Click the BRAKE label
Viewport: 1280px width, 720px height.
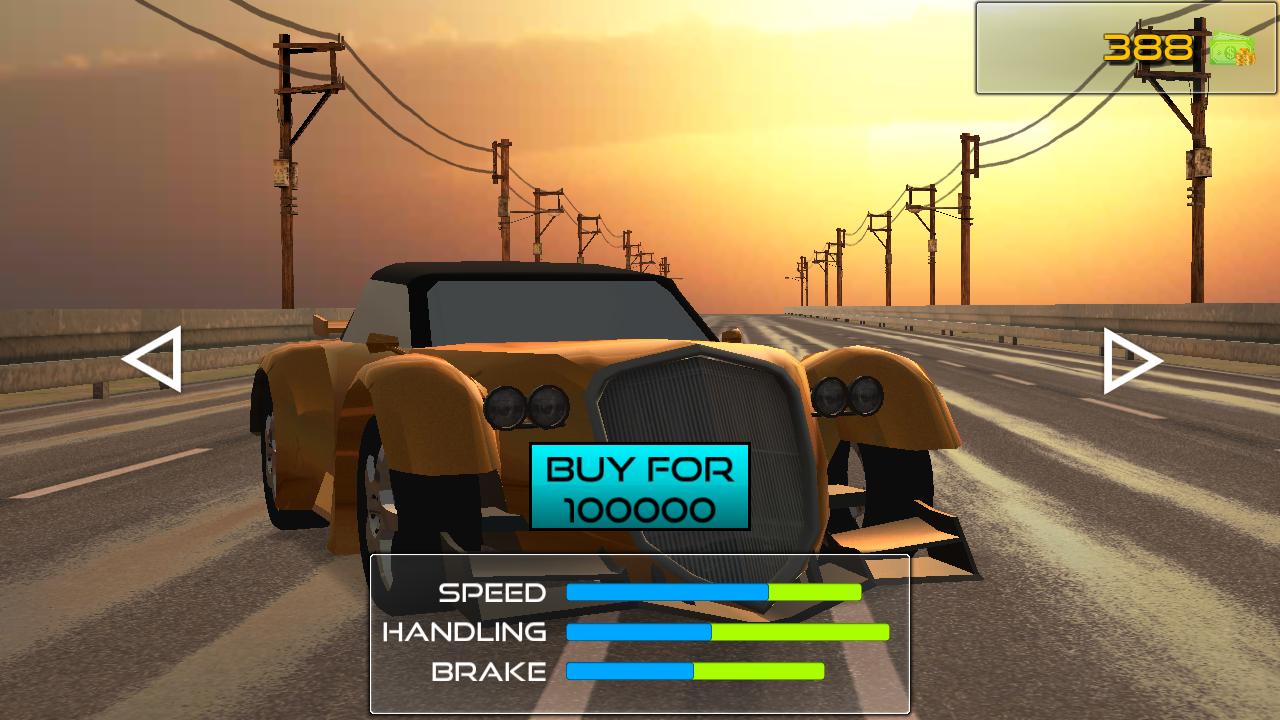tap(487, 670)
